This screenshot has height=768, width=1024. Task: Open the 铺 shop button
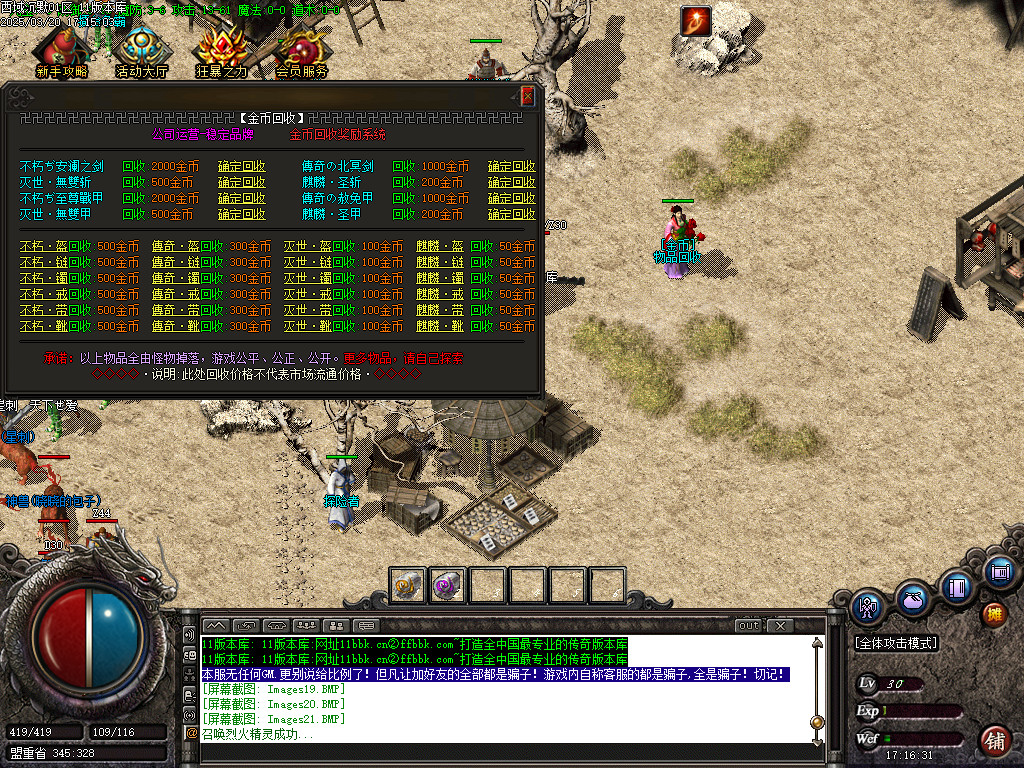(994, 740)
